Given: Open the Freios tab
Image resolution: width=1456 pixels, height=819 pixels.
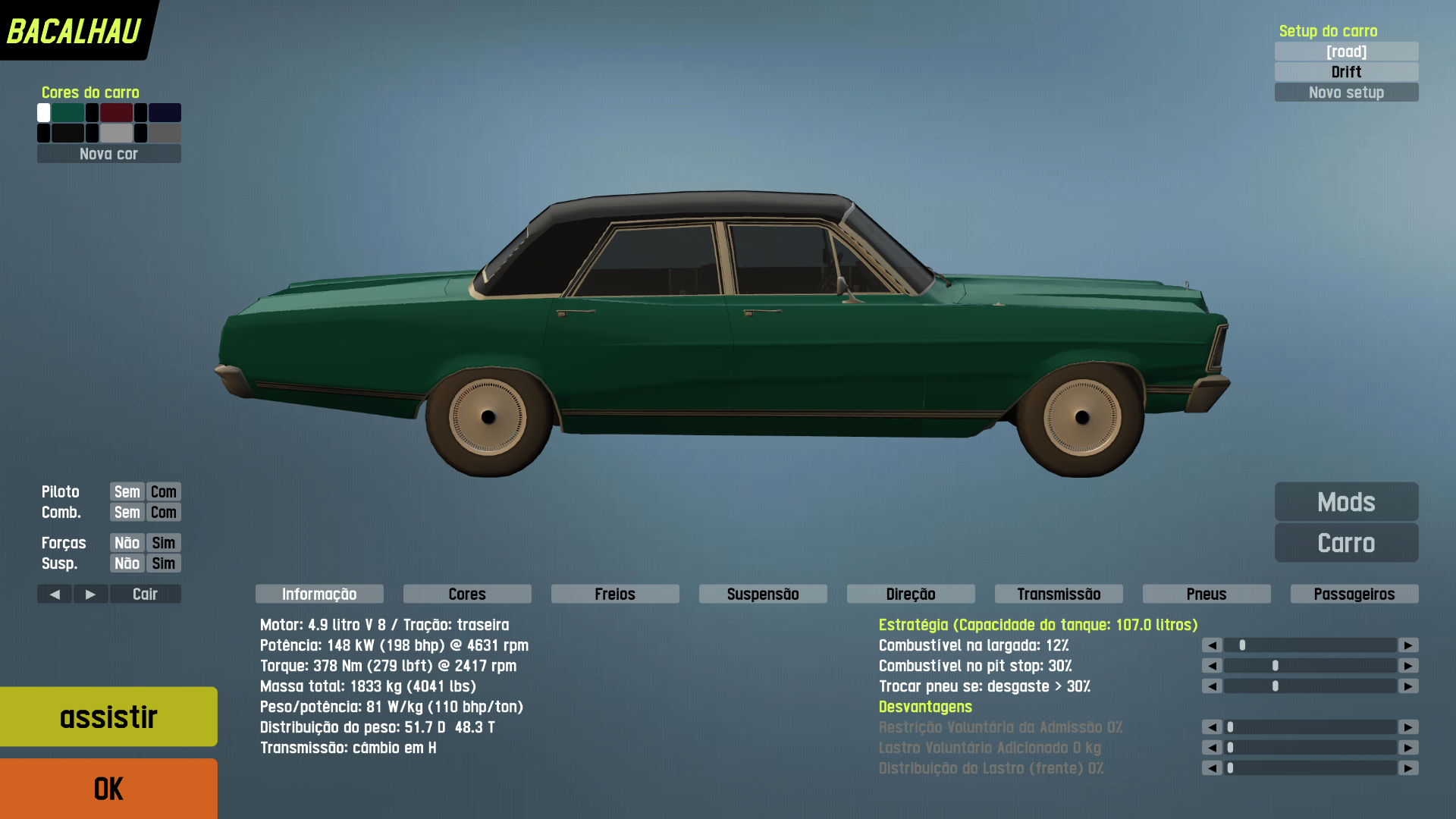Looking at the screenshot, I should tap(615, 594).
